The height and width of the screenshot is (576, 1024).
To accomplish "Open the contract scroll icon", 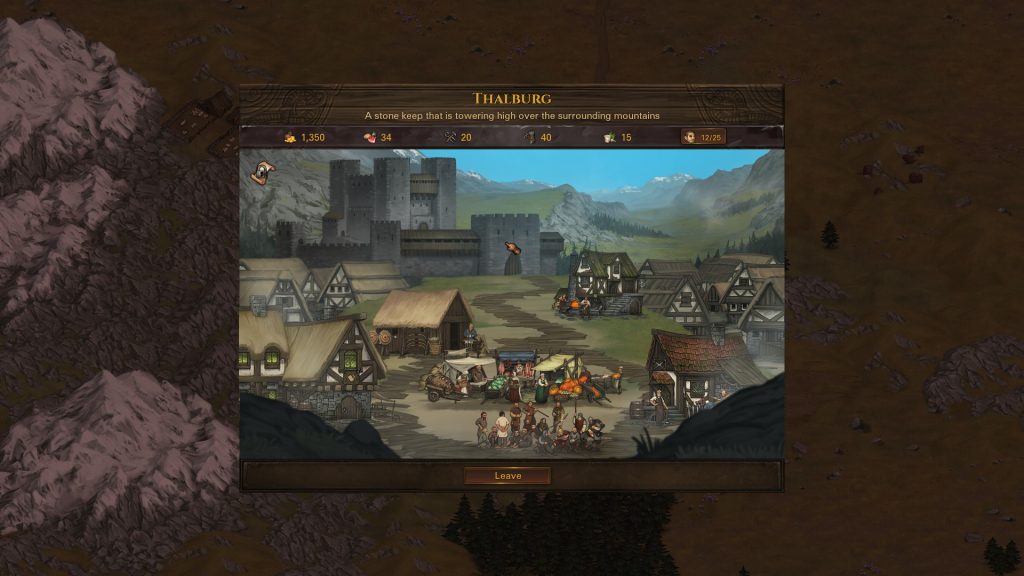I will coord(263,172).
